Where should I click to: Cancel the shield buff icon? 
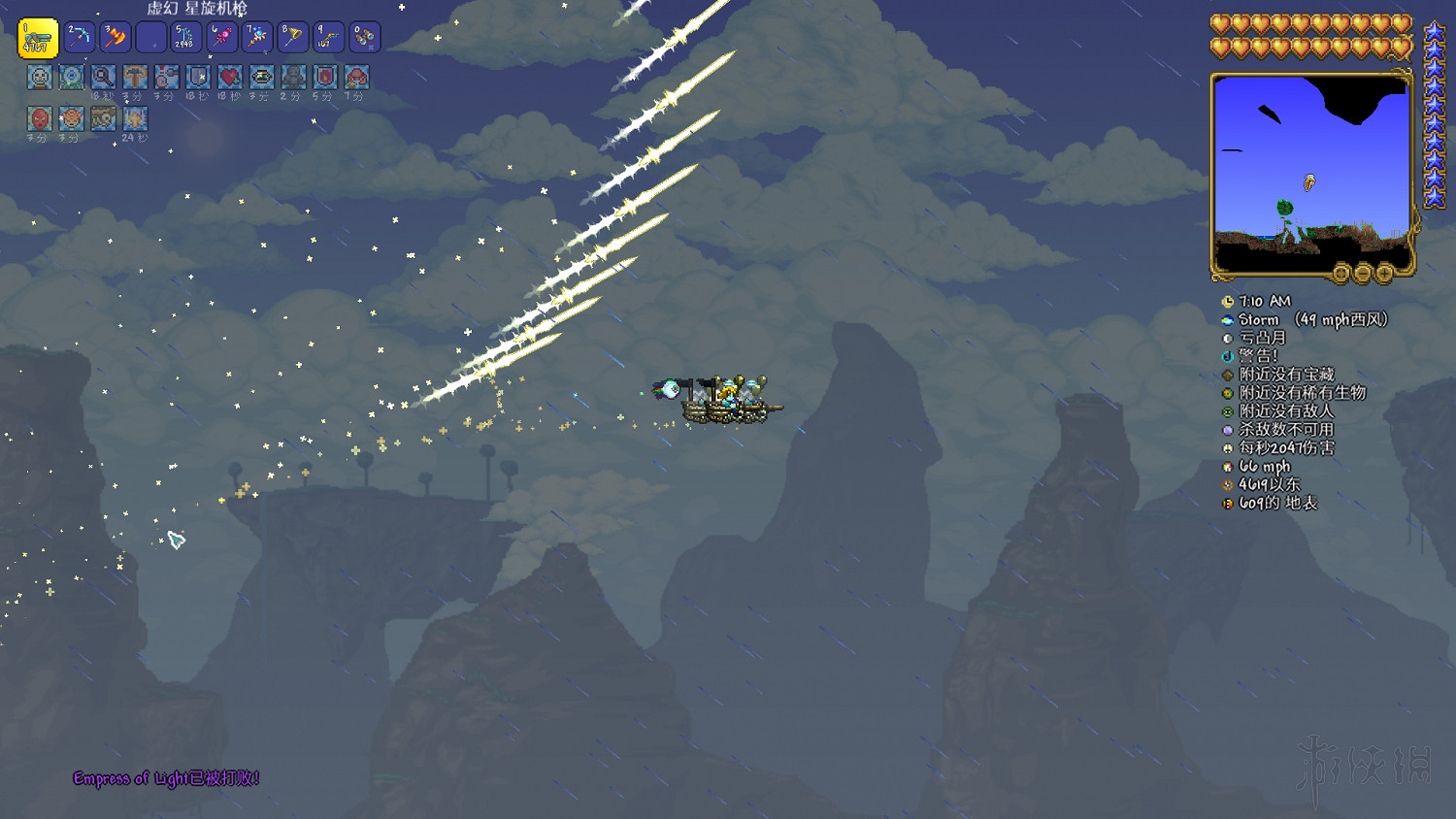(x=199, y=78)
